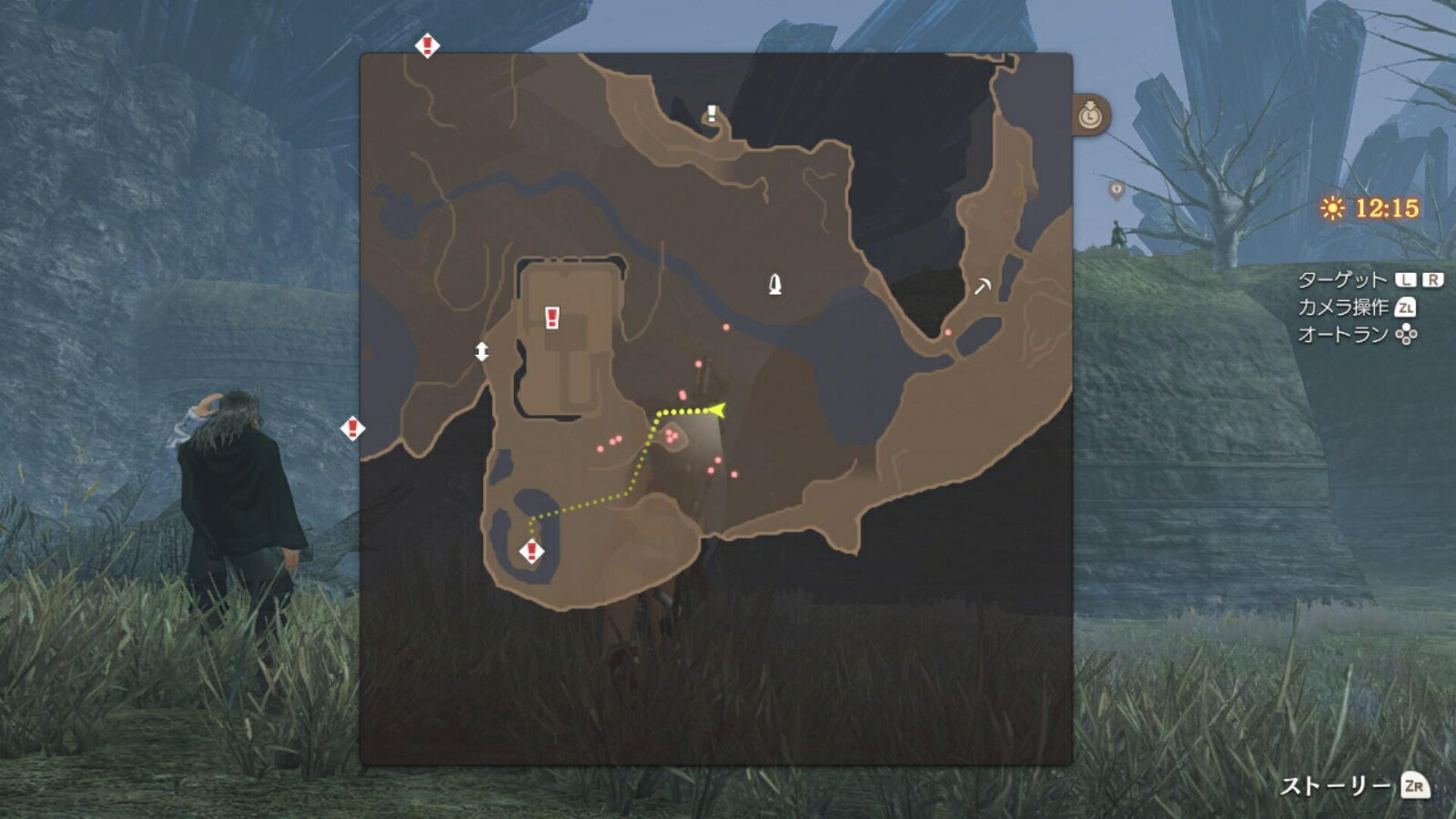Click the sun weather icon beside the clock time
1456x819 pixels.
pos(1331,207)
